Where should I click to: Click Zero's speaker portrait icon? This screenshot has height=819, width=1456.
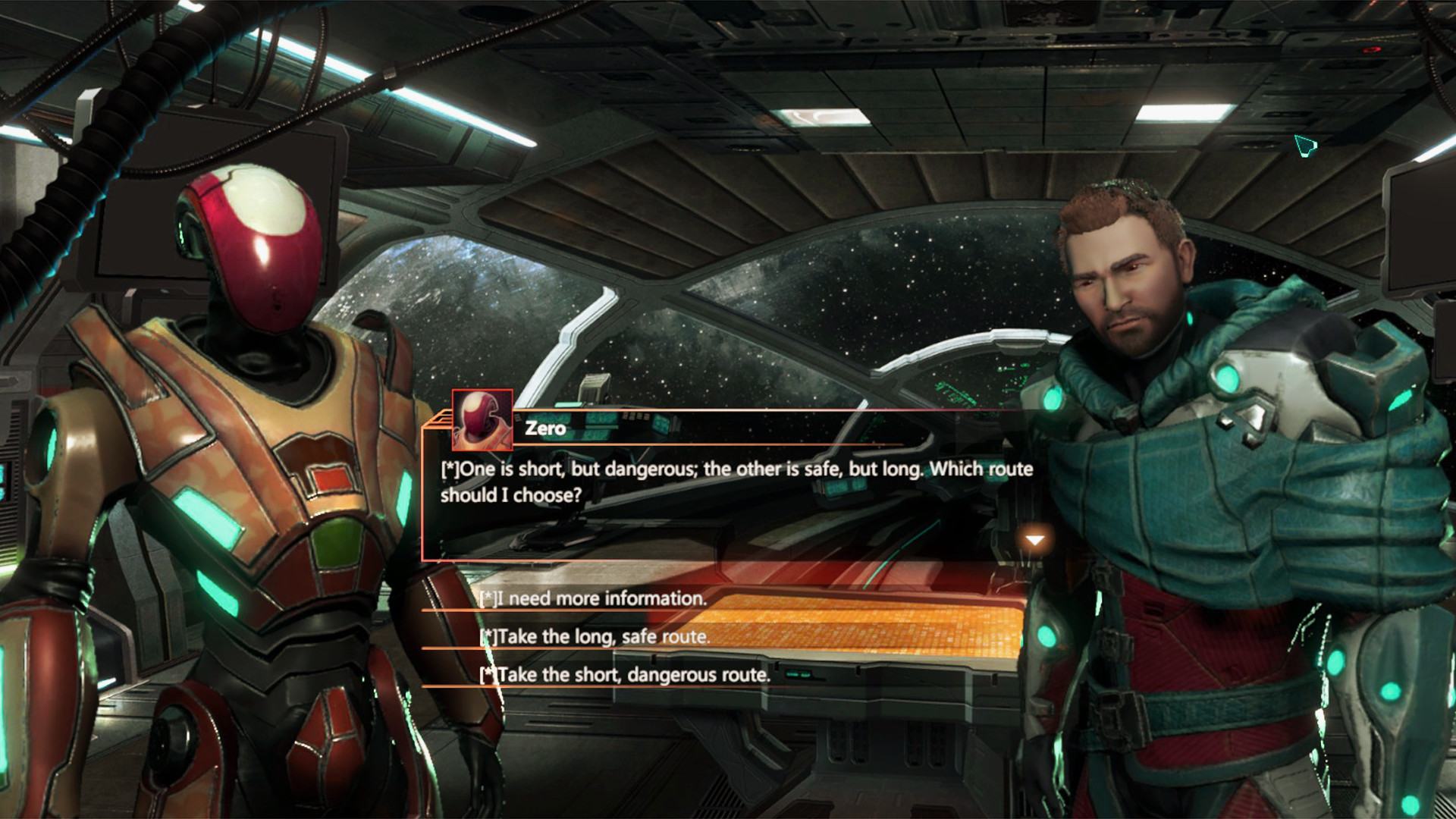point(482,419)
